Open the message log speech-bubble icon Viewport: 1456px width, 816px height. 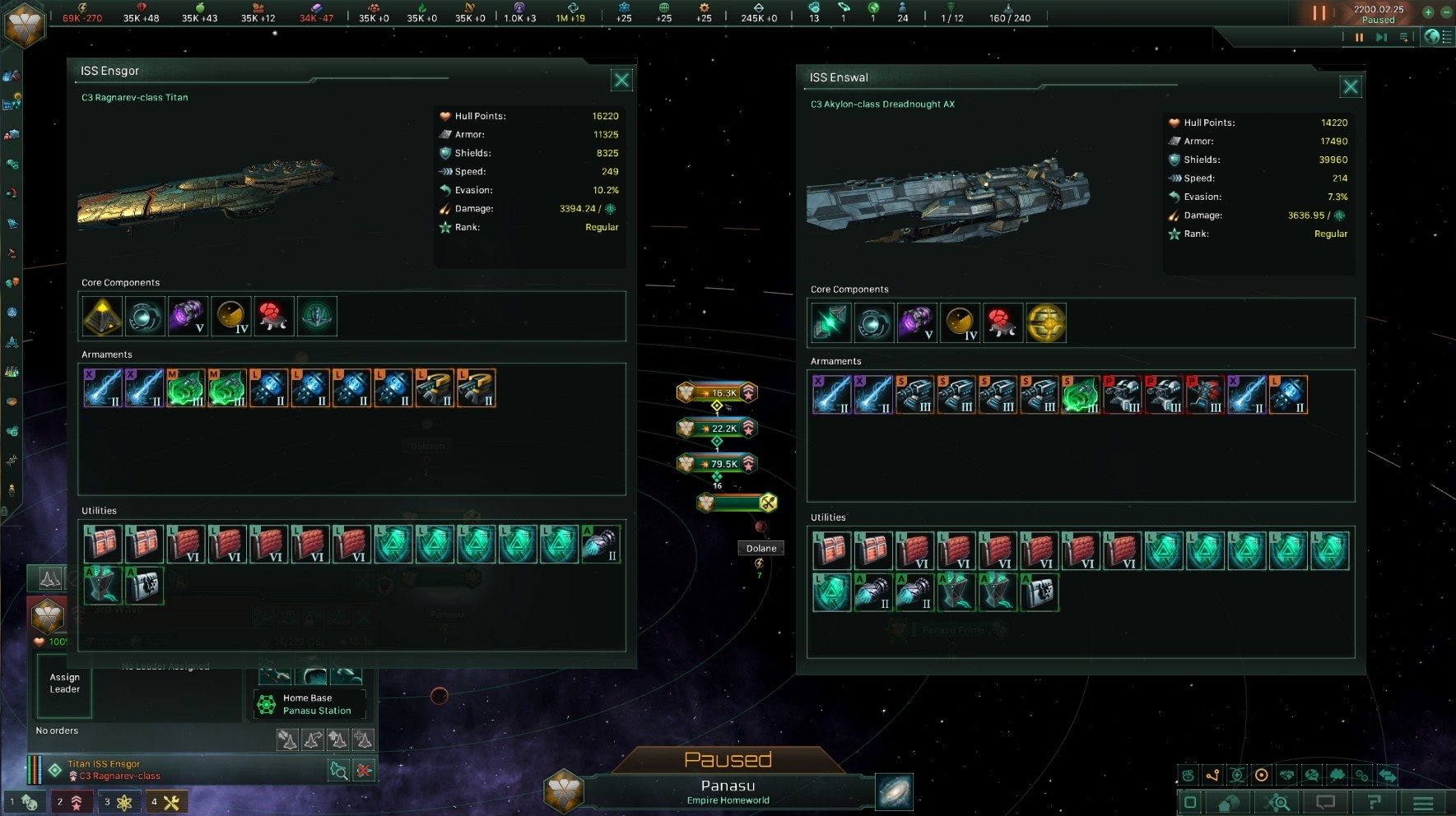(1326, 801)
